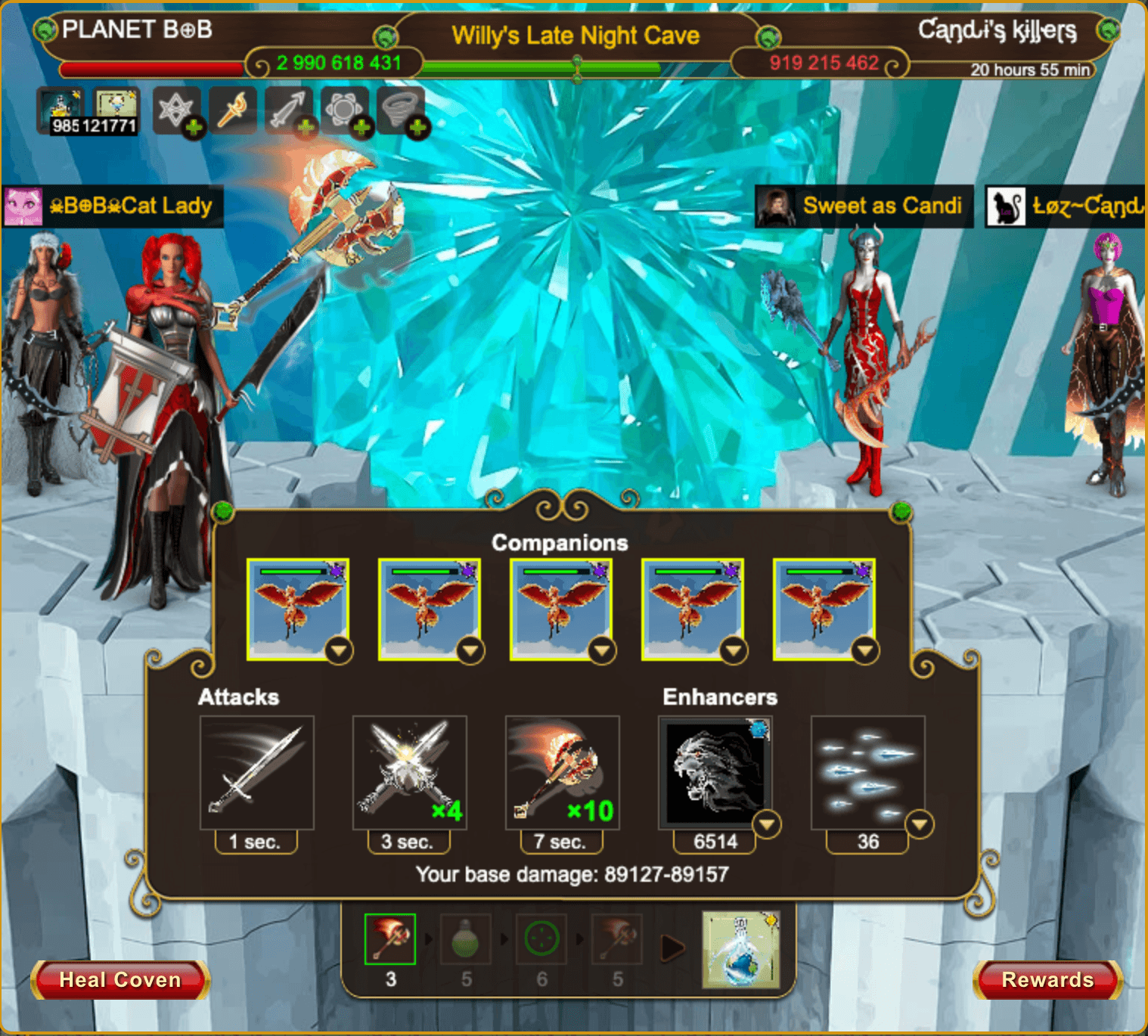Open the Rewards panel
The width and height of the screenshot is (1148, 1036).
click(1047, 980)
